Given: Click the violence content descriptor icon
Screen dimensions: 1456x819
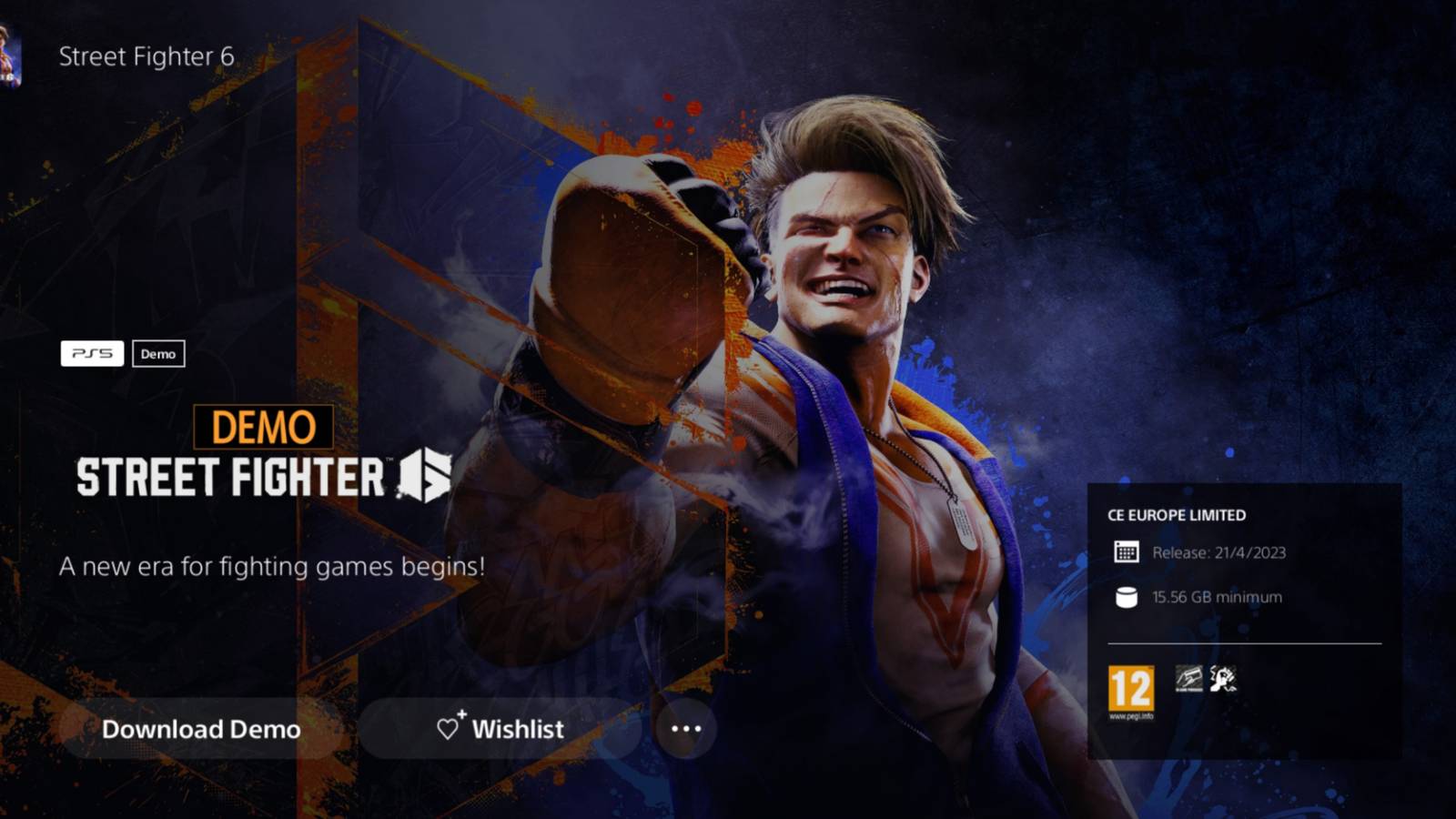Looking at the screenshot, I should click(x=1223, y=679).
